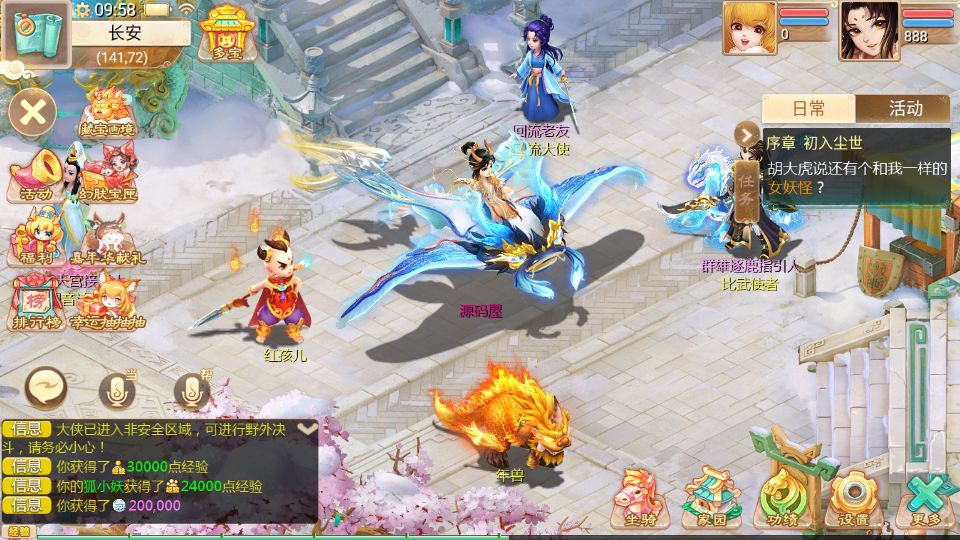Collapse the quest panel with the arrow button
This screenshot has height=540, width=960.
[x=747, y=135]
